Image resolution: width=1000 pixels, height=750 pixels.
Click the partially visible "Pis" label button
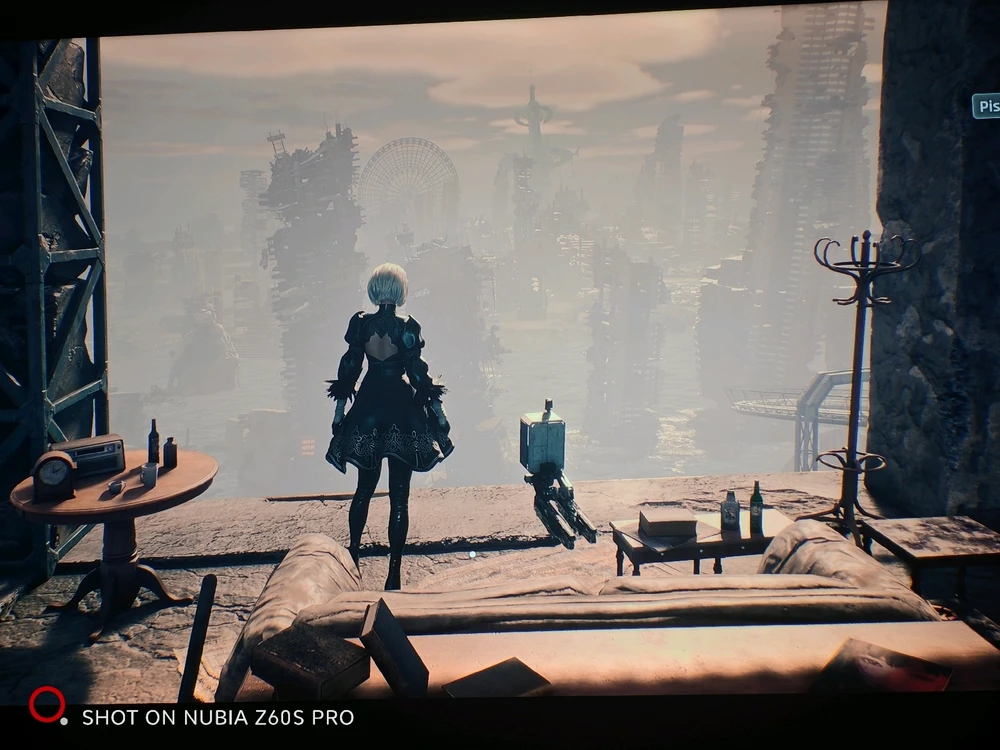pos(987,106)
